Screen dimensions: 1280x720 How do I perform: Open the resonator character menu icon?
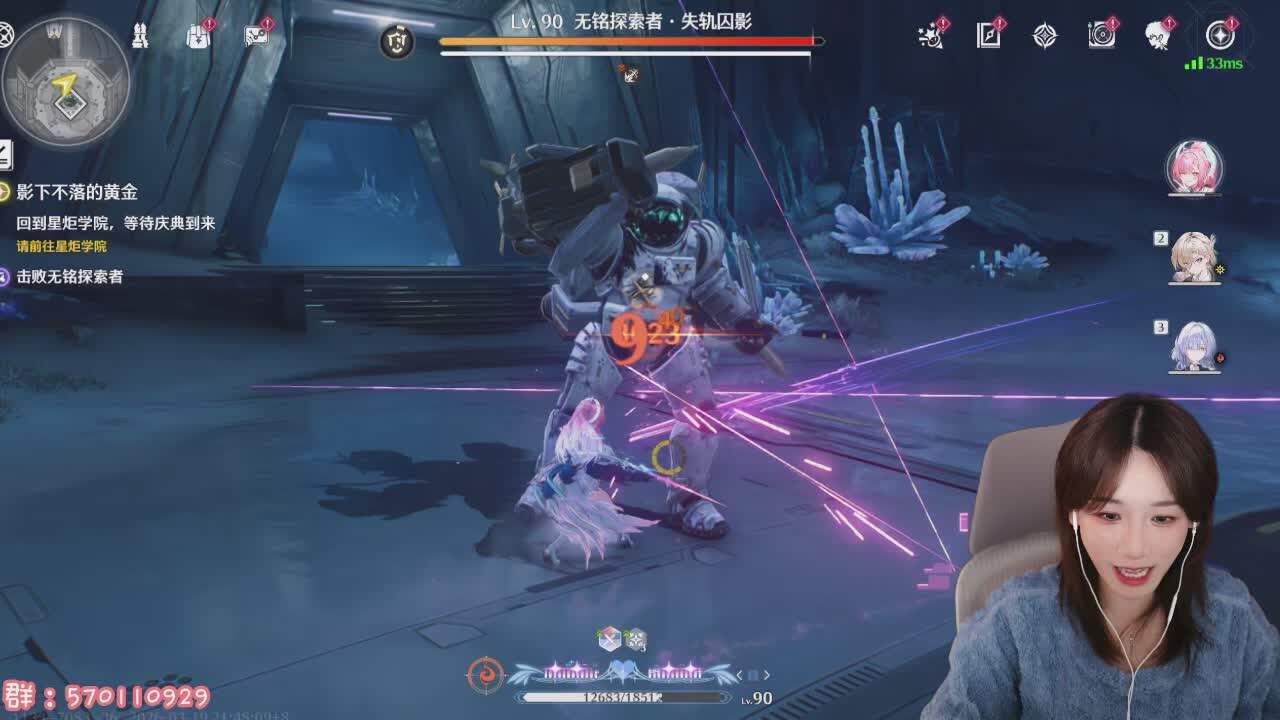(x=1159, y=36)
